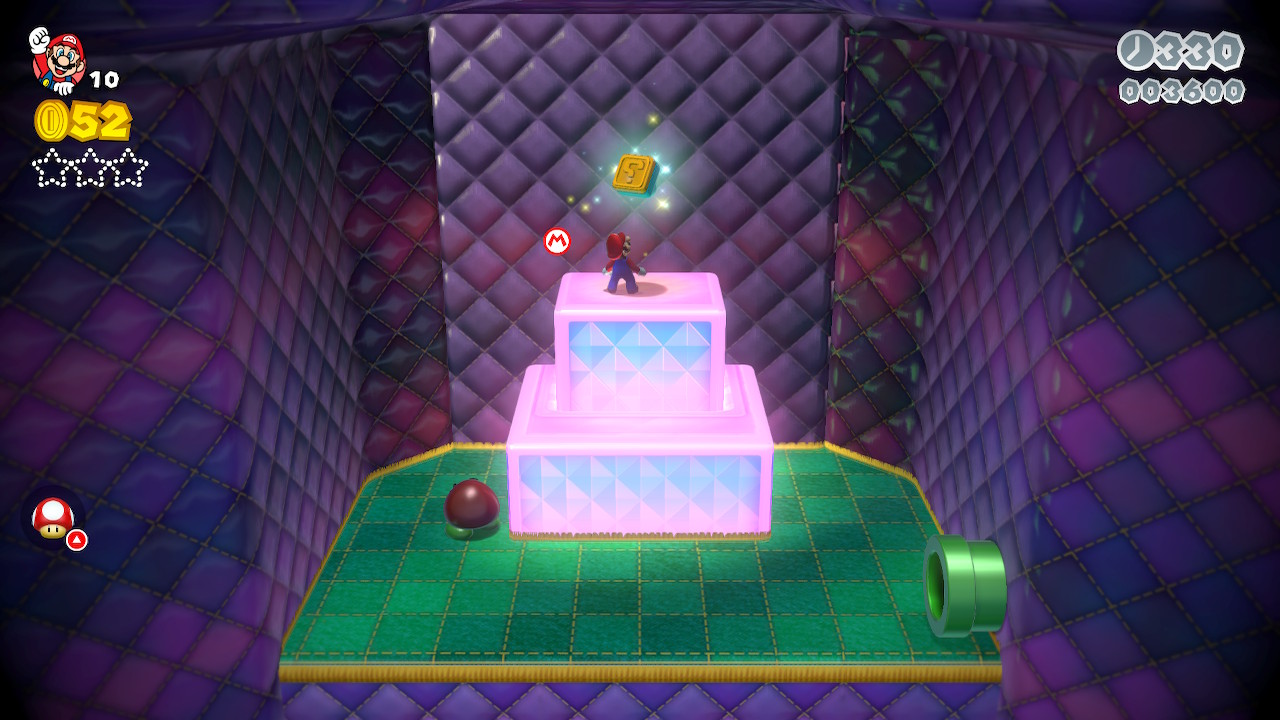Click Mario's character portrait icon

pyautogui.click(x=58, y=60)
